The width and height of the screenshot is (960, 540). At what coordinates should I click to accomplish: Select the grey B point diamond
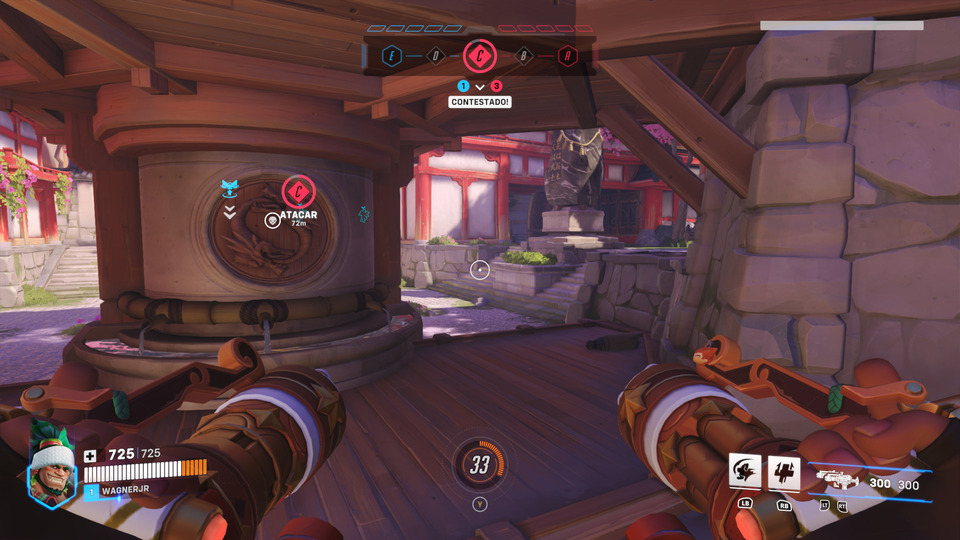[524, 56]
